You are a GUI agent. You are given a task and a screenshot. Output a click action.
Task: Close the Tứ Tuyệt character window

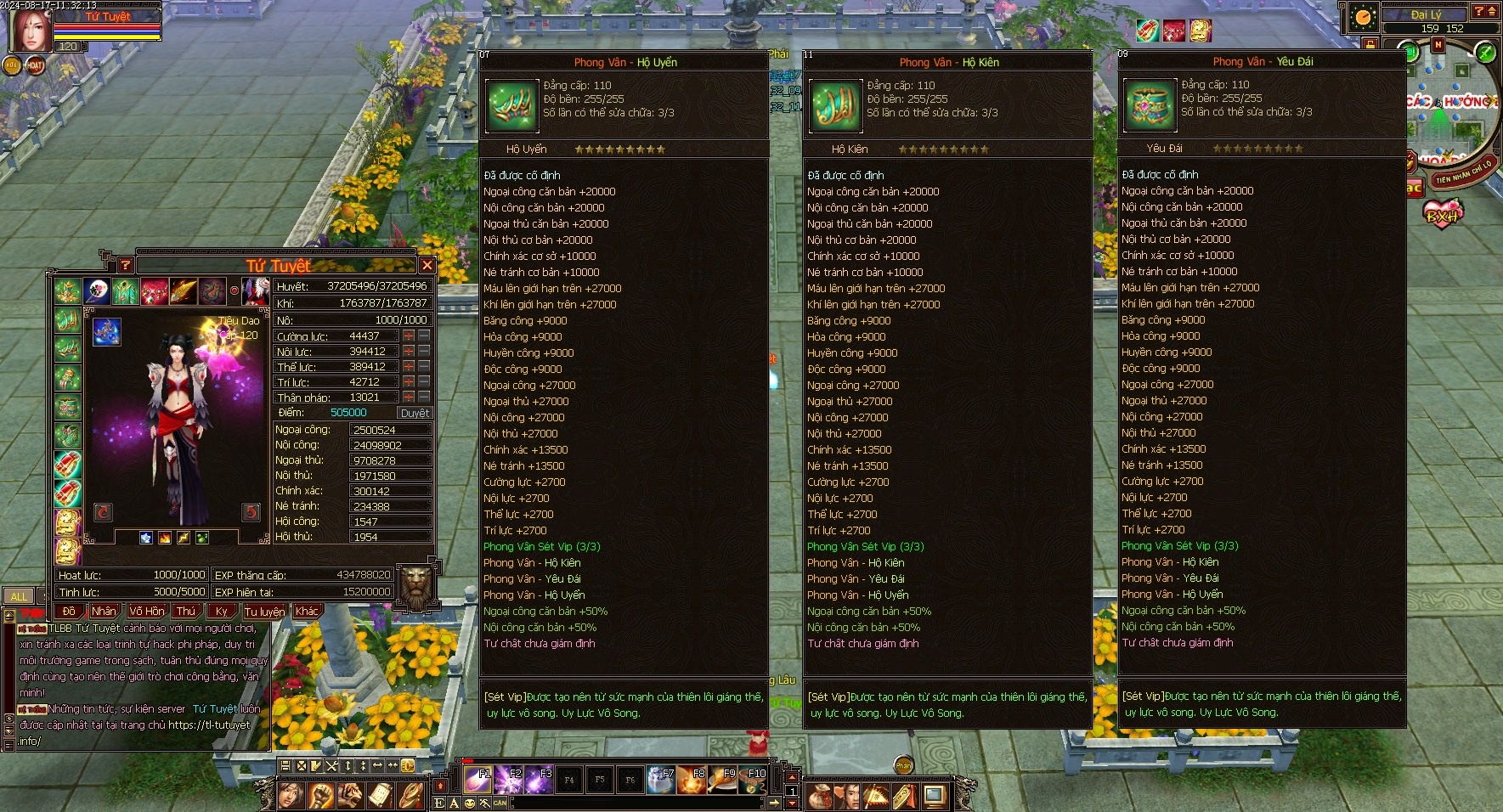click(427, 265)
